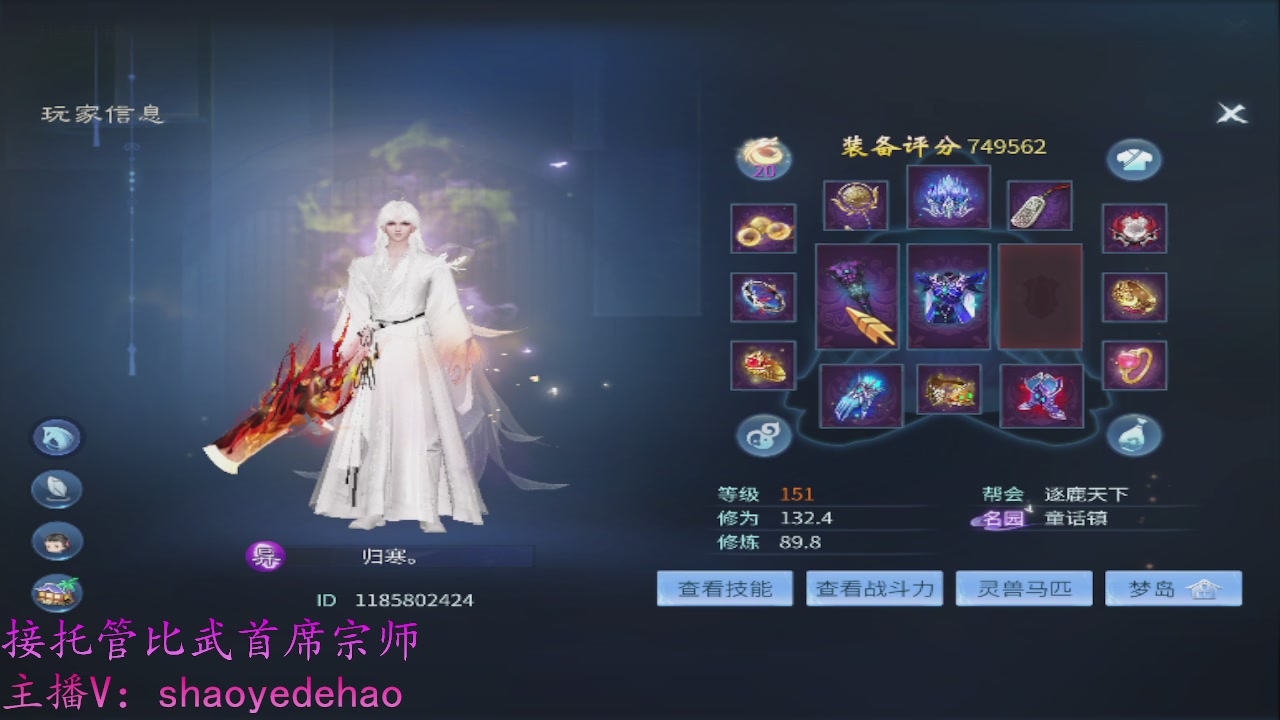This screenshot has width=1280, height=720.
Task: Click the purple title badge beside 归寒。
Action: pyautogui.click(x=266, y=557)
